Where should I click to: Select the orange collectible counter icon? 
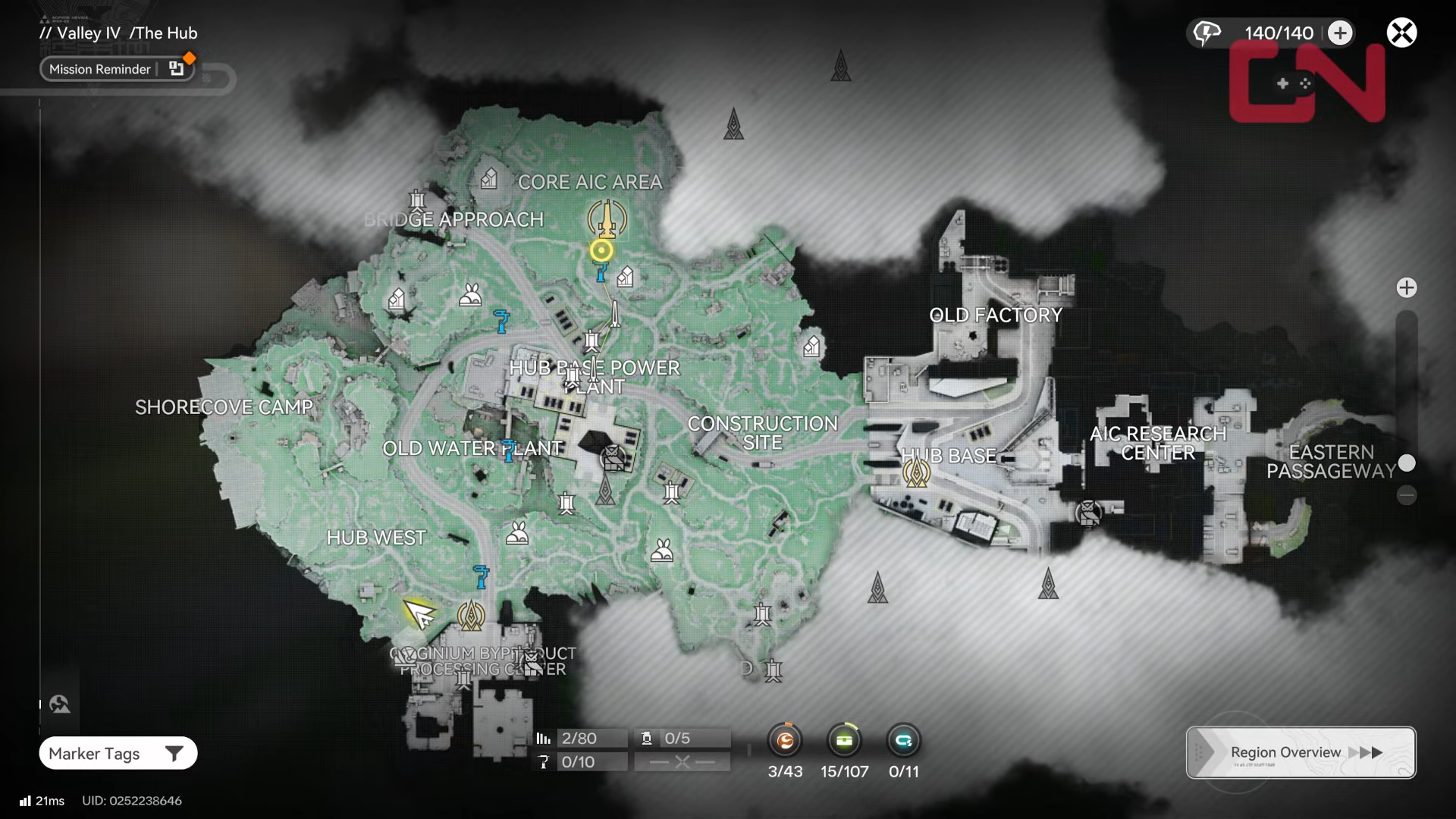click(x=785, y=740)
